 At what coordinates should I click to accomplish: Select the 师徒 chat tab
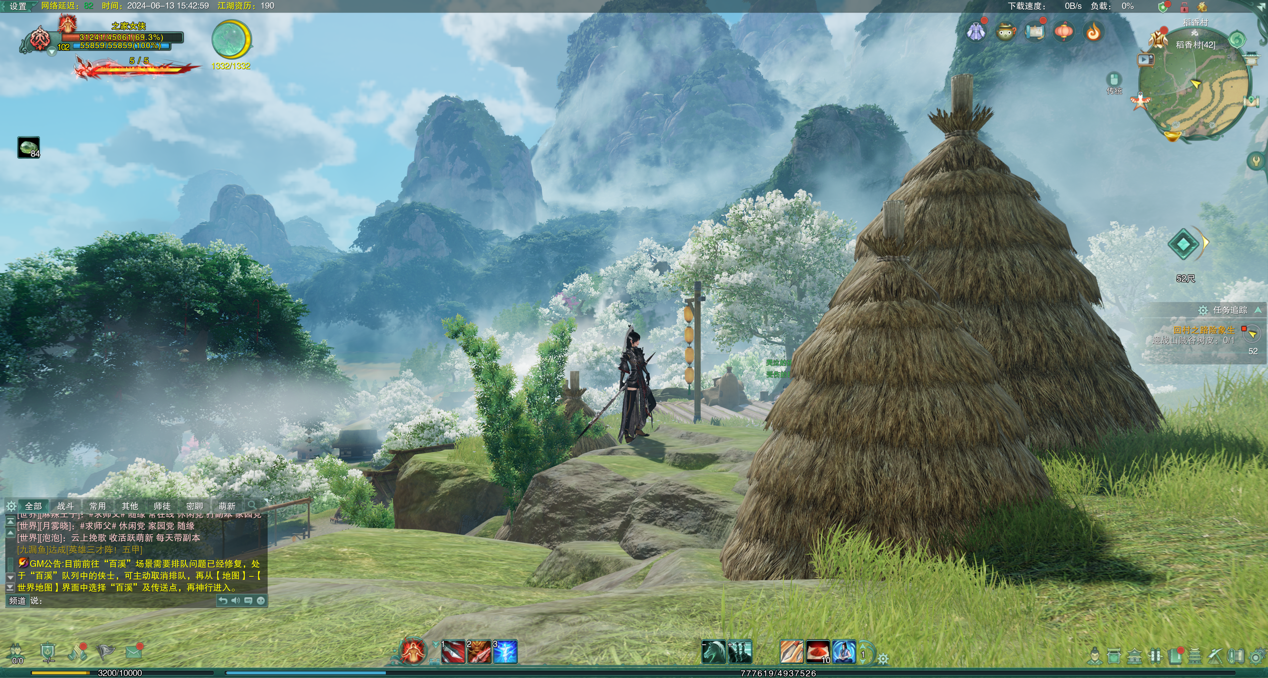pos(162,507)
